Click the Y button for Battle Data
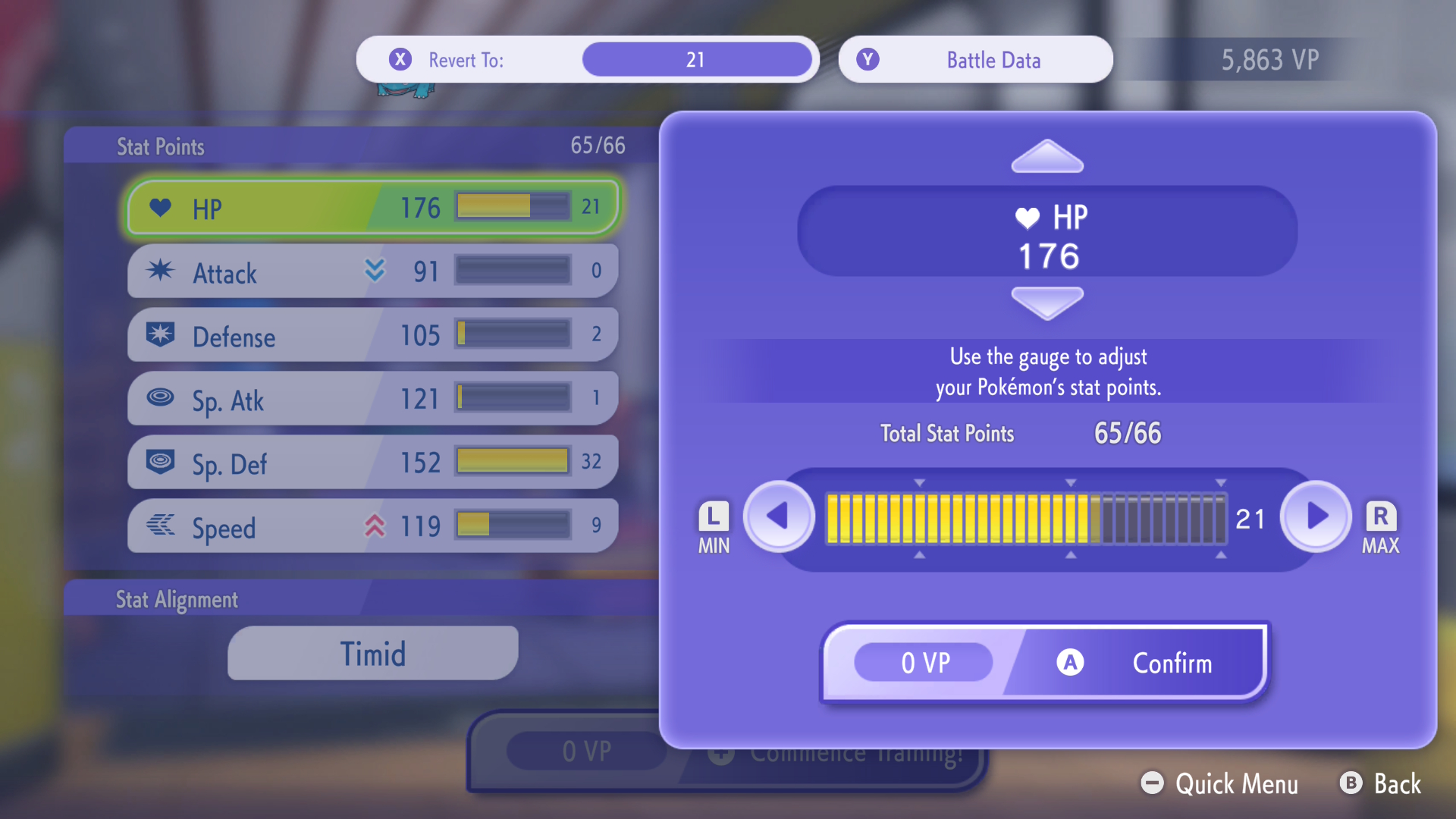 [868, 59]
